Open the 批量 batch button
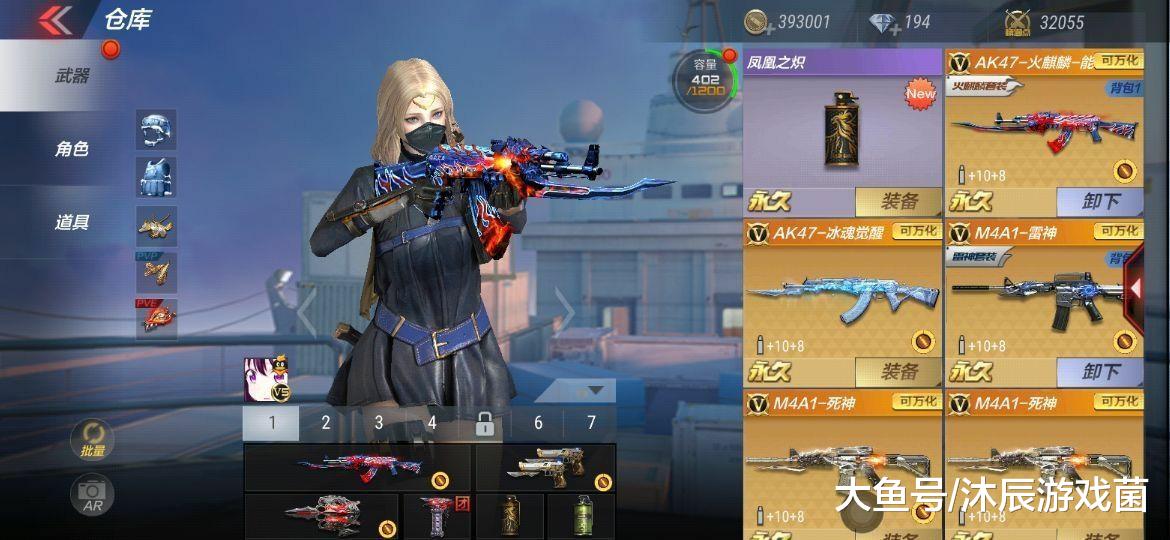This screenshot has width=1170, height=540. 92,440
